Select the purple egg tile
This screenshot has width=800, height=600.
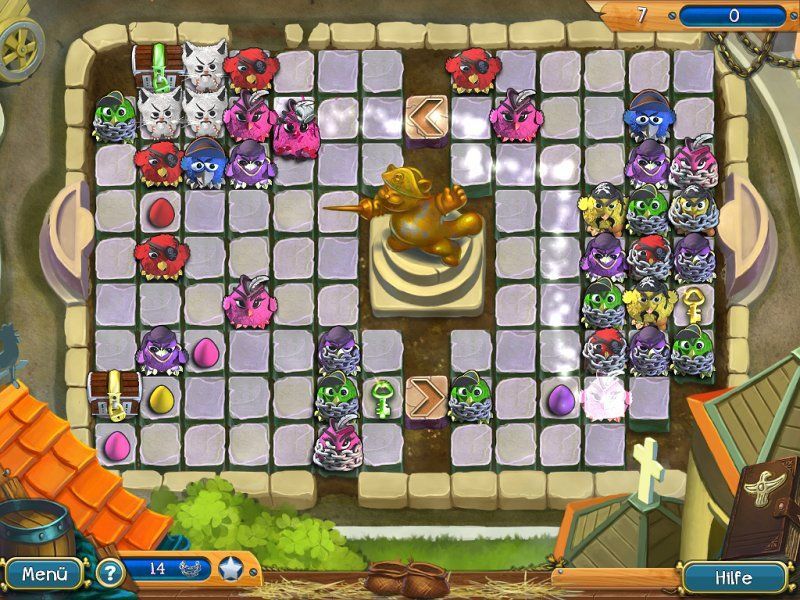559,397
